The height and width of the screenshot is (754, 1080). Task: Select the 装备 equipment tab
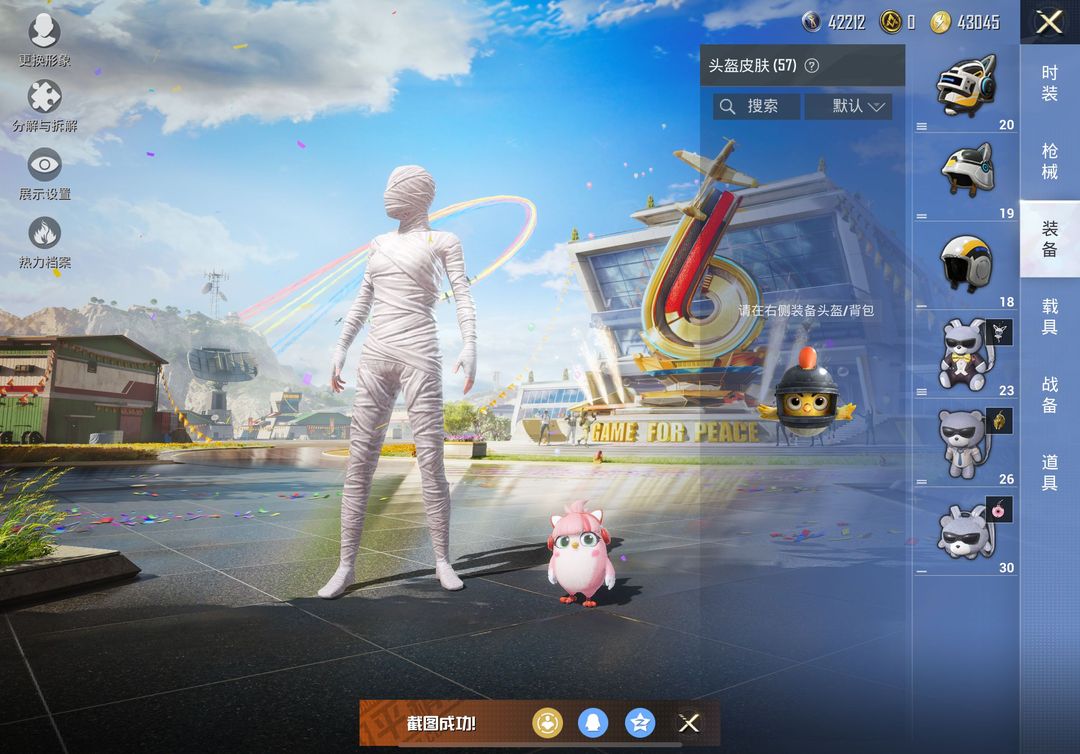(1049, 239)
